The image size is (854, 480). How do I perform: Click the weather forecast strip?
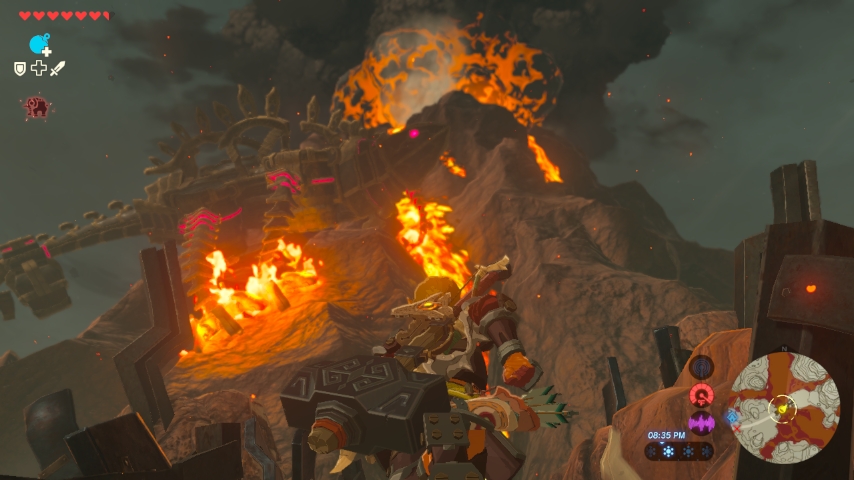680,452
